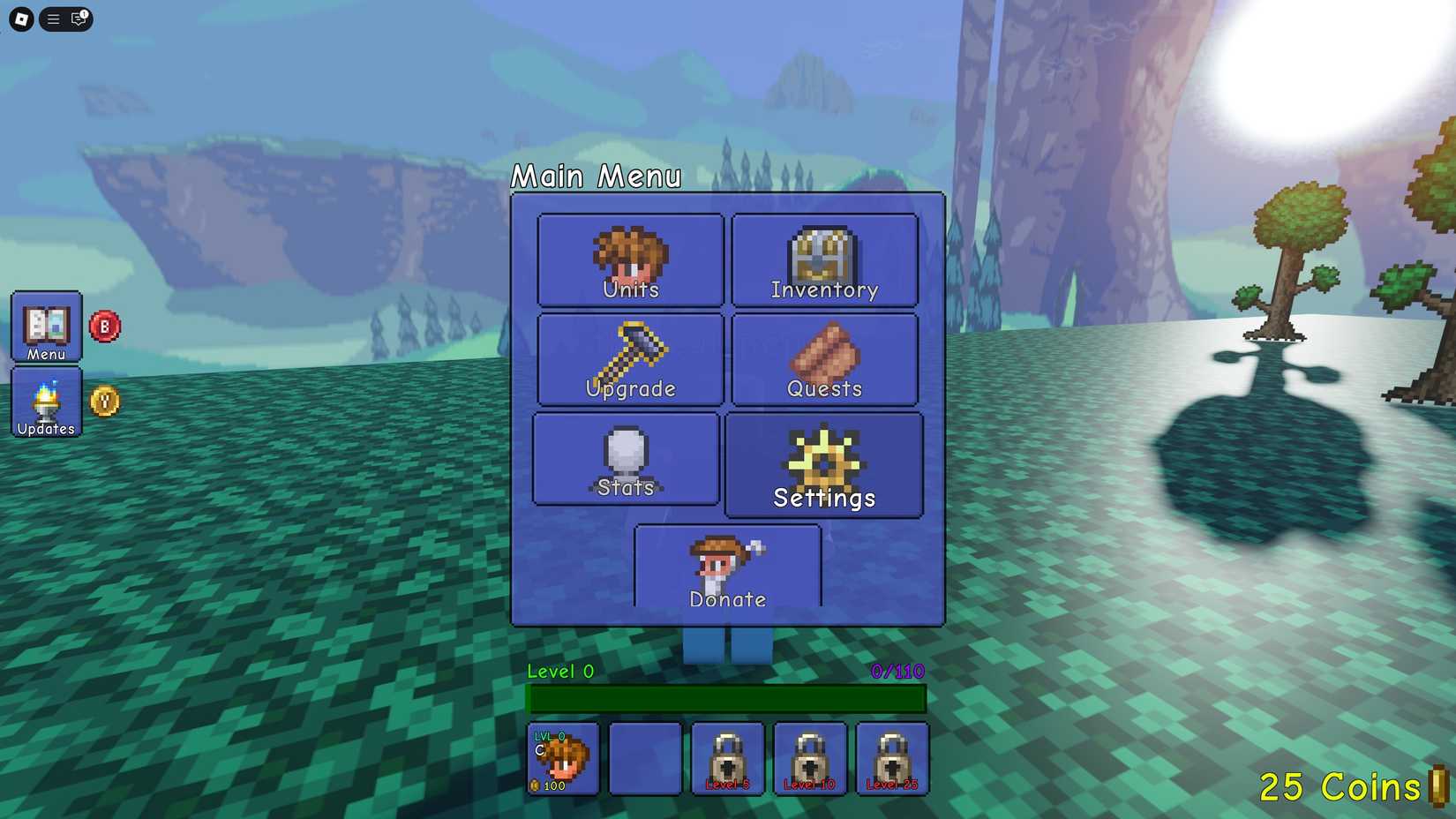Select the hammer Upgrade icon

tap(629, 360)
